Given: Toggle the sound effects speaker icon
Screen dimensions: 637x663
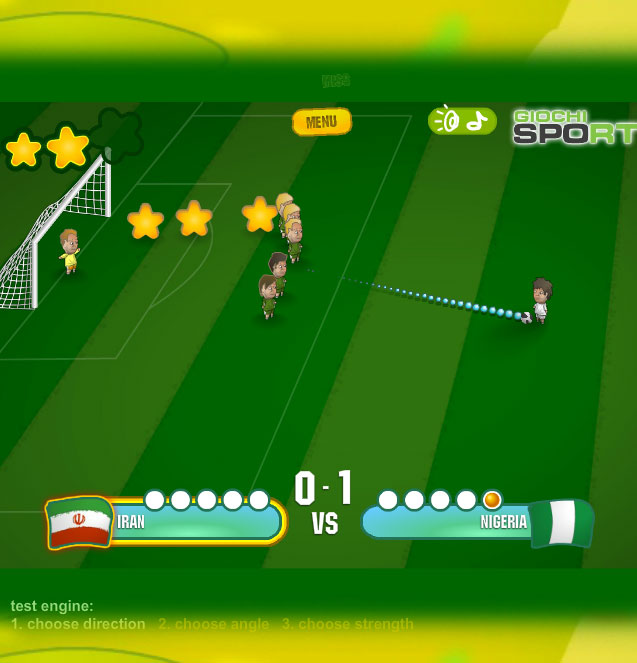Looking at the screenshot, I should pos(447,120).
